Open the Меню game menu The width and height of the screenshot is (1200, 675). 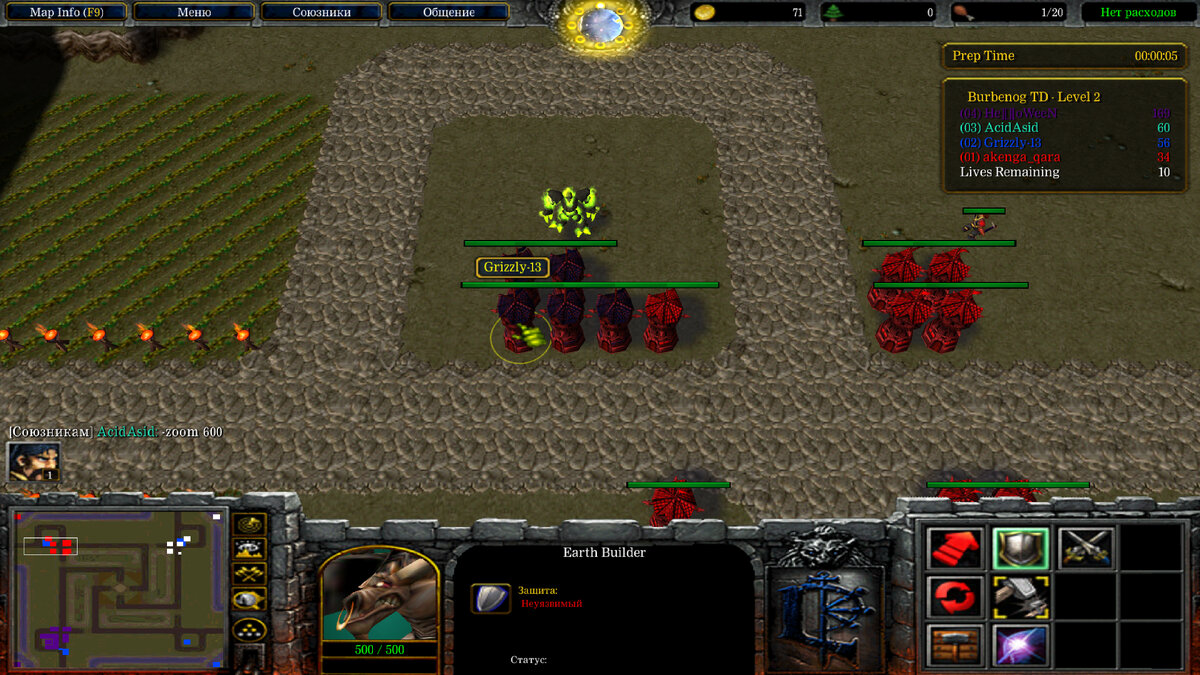click(x=194, y=12)
